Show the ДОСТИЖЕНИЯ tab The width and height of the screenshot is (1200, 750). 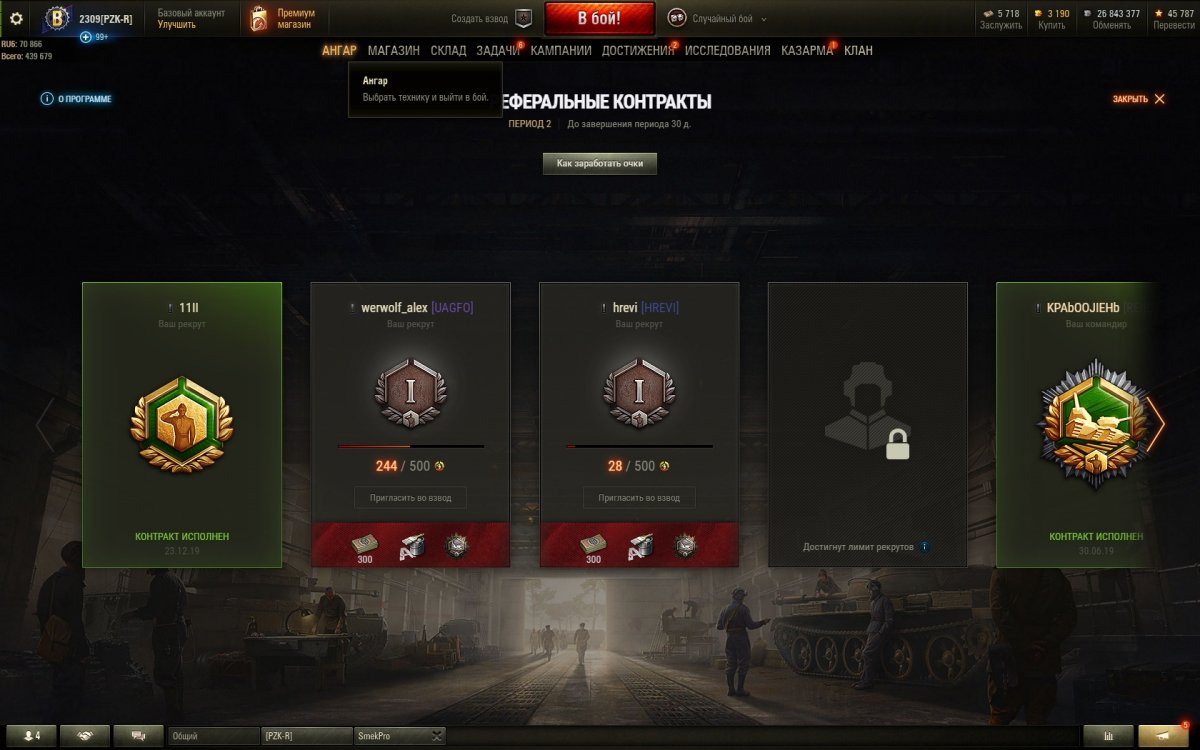coord(637,50)
